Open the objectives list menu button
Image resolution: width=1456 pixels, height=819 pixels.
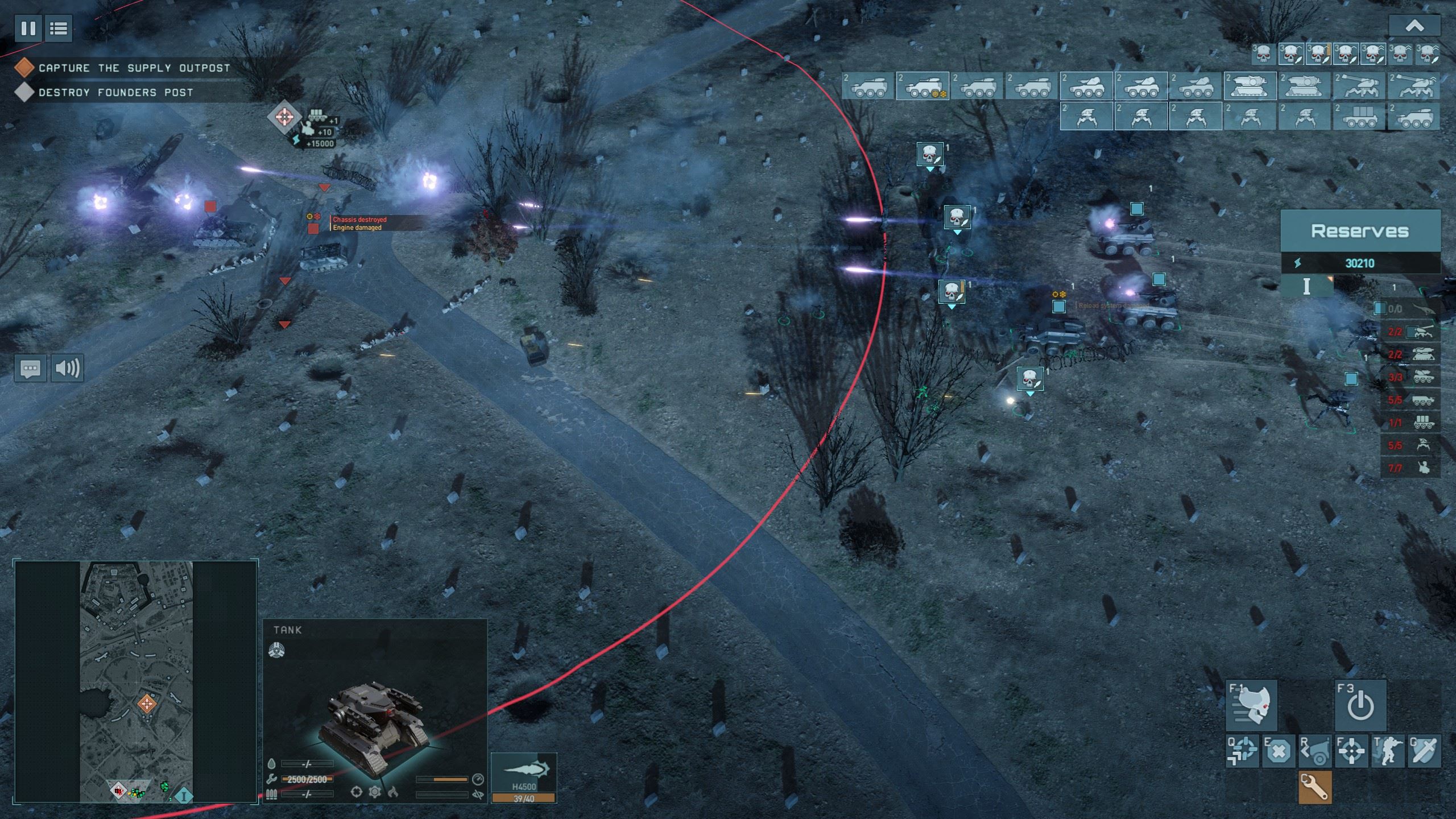pos(59,28)
